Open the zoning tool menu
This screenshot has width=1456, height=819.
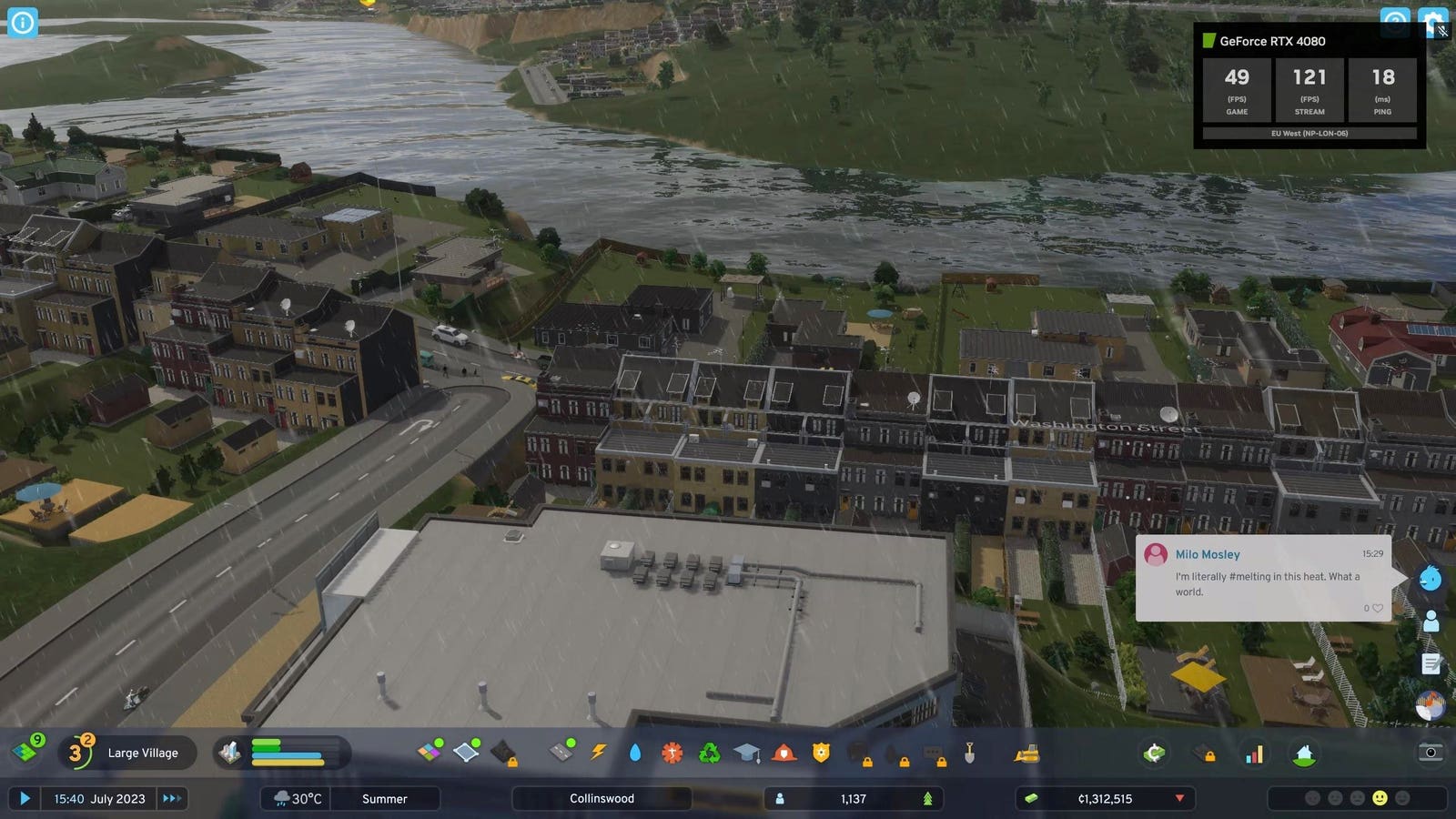(430, 752)
